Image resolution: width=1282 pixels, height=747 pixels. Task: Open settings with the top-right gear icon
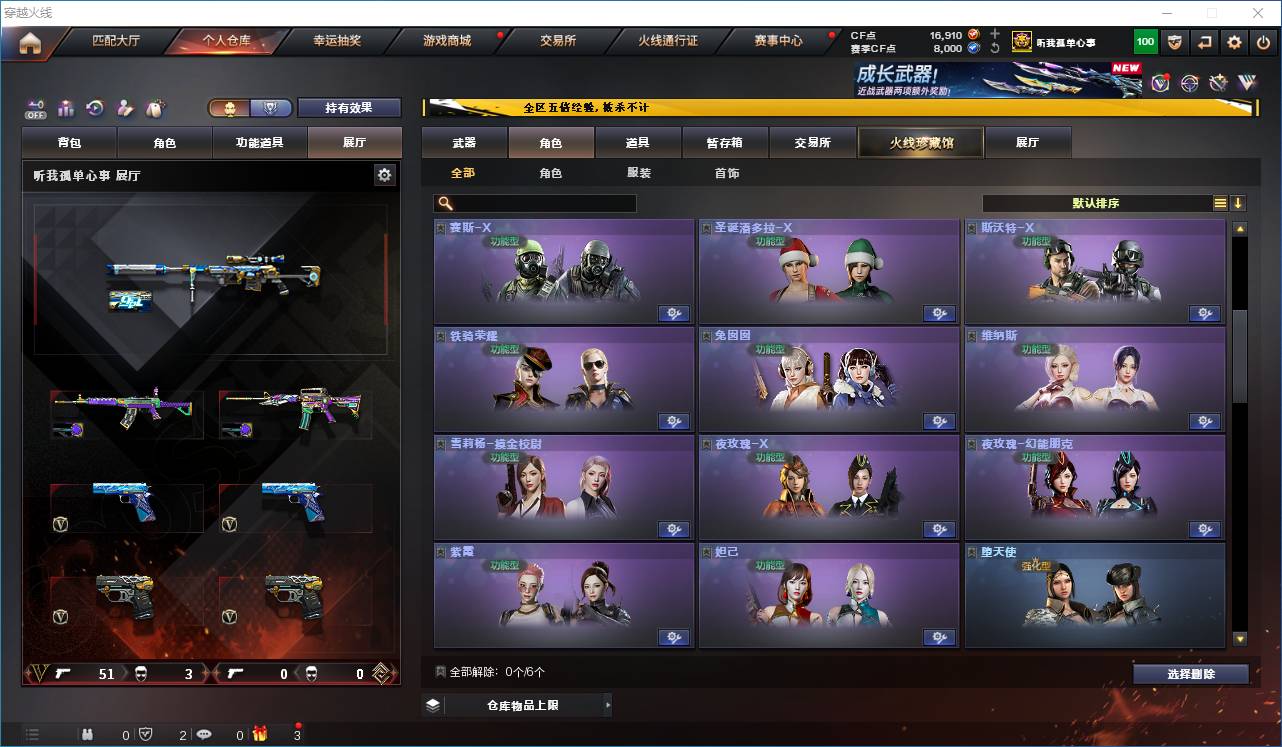click(x=1235, y=42)
